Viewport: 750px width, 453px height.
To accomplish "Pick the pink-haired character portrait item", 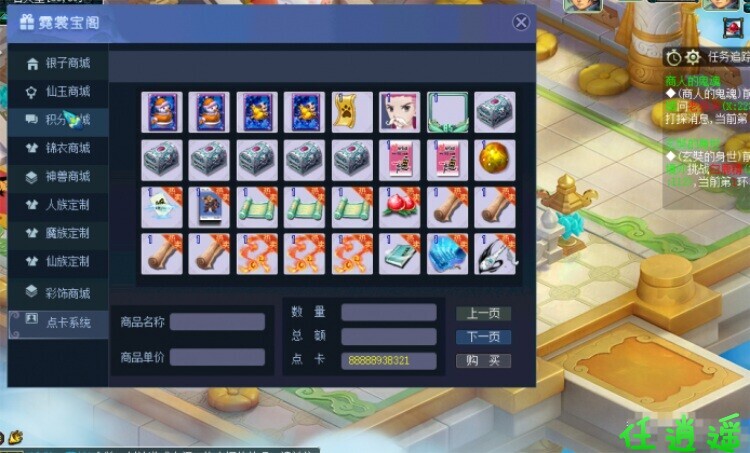I will [x=399, y=112].
